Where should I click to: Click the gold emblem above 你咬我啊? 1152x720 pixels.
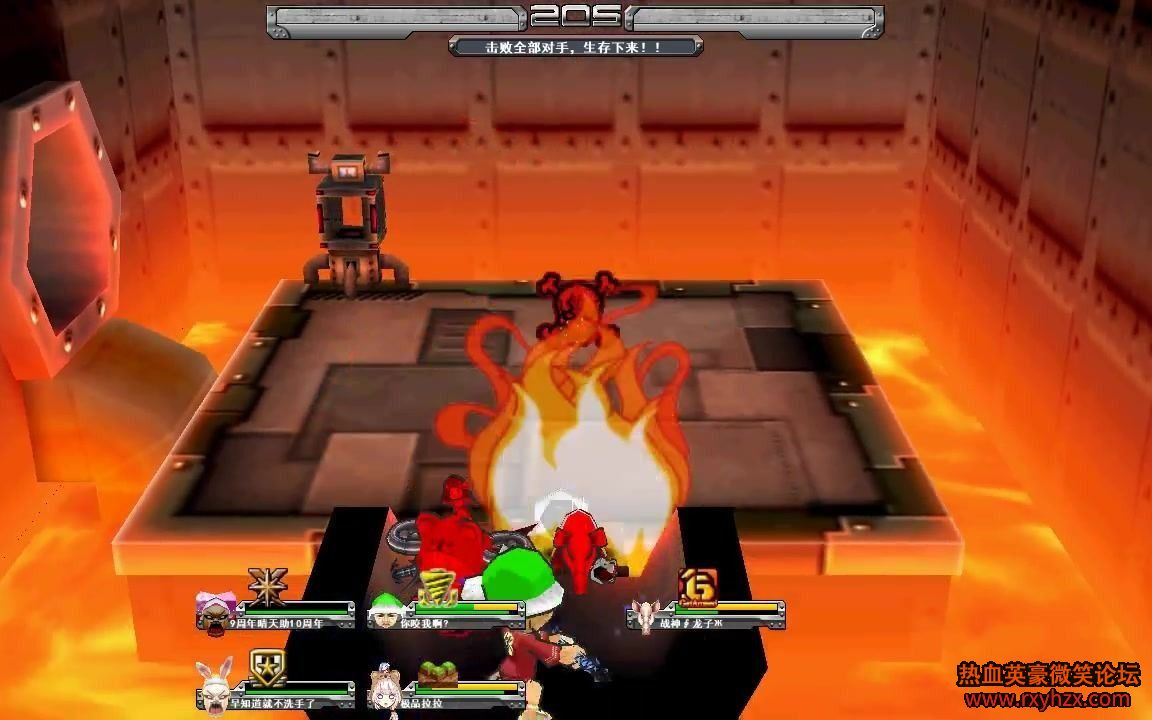(x=438, y=586)
